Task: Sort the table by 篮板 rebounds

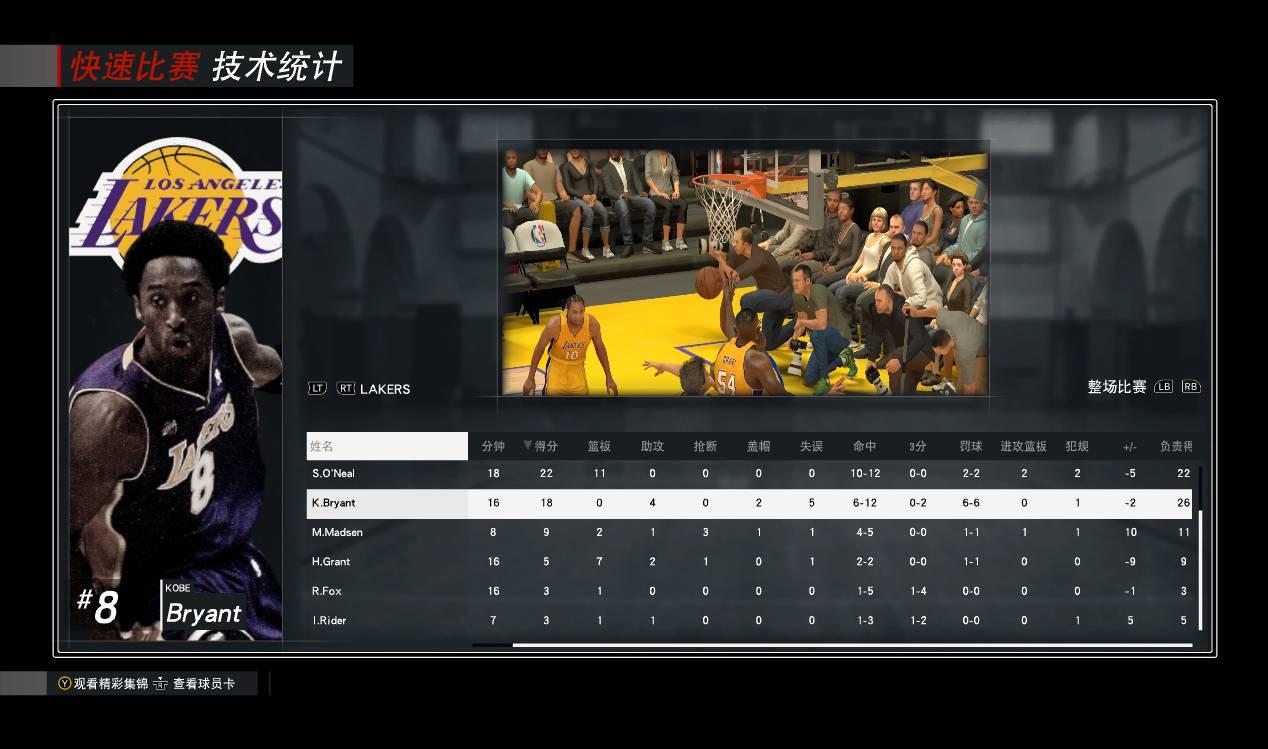Action: (x=599, y=446)
